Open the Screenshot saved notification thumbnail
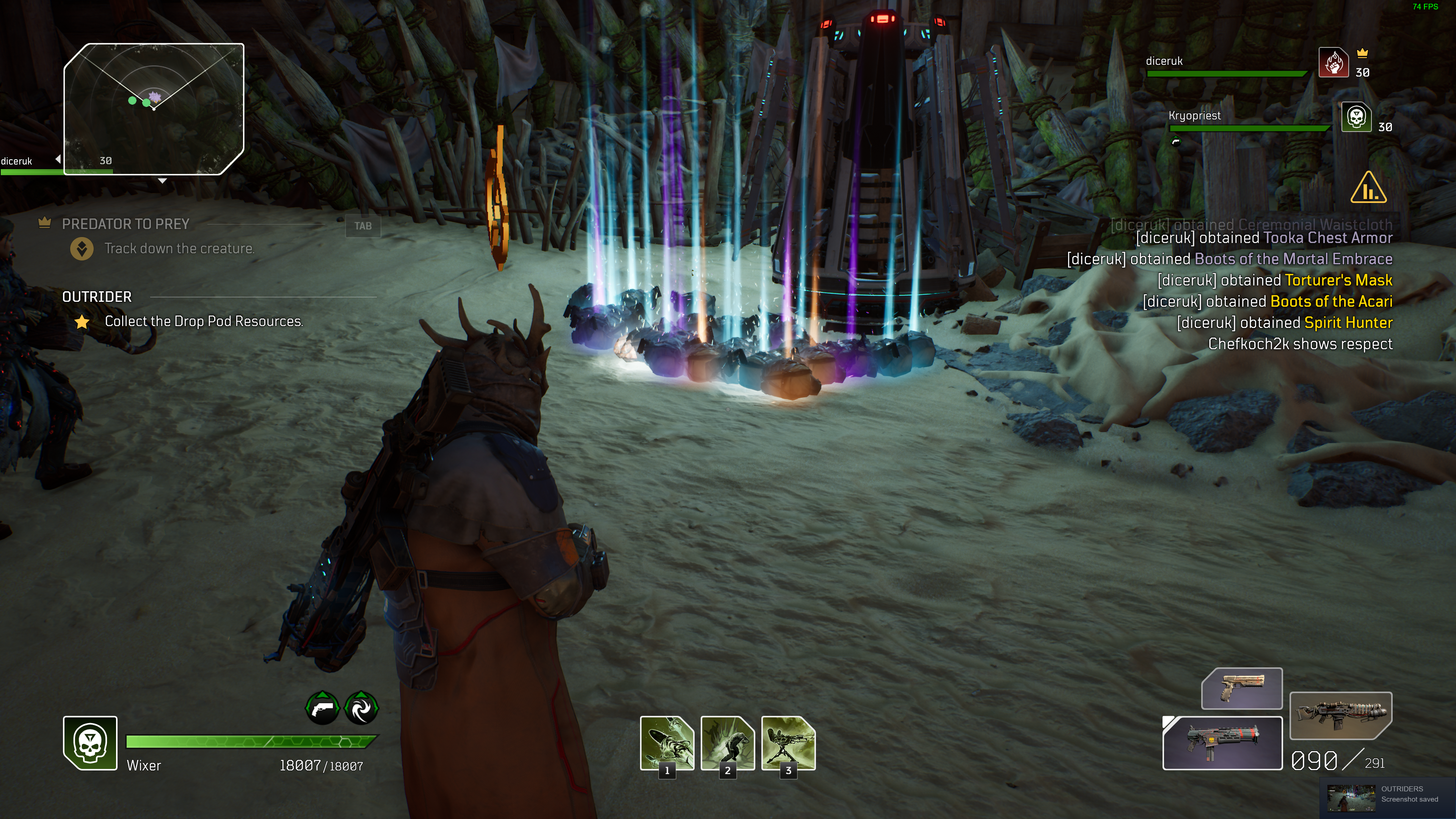 (1351, 797)
